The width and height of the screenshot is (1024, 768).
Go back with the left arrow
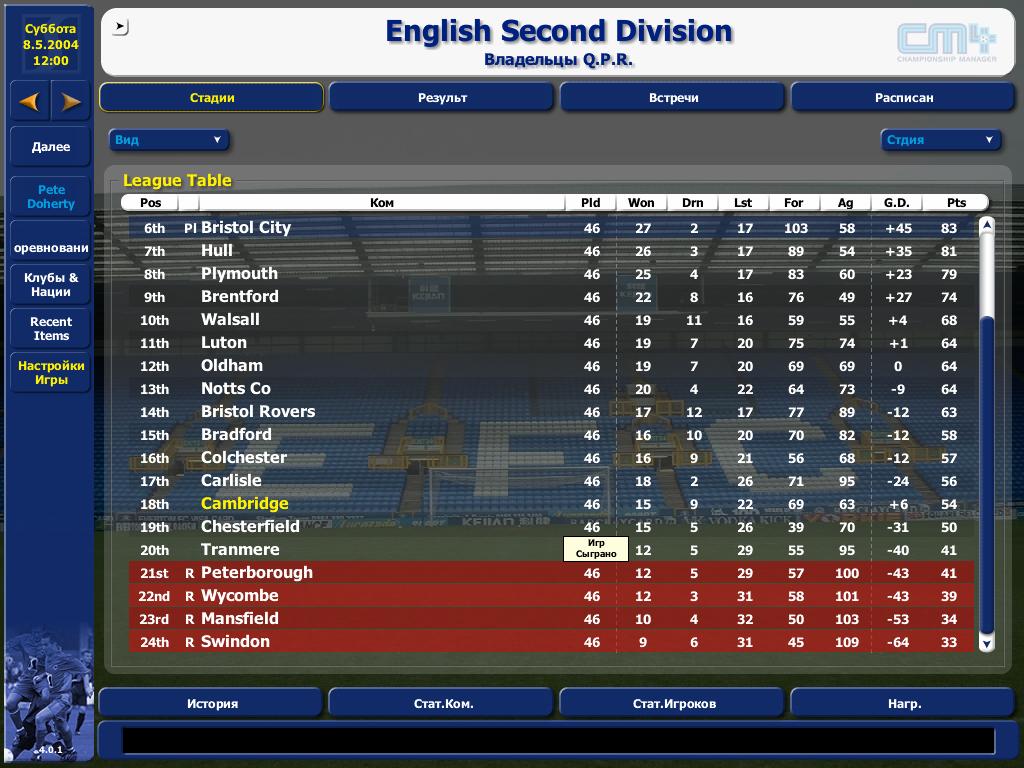[30, 101]
